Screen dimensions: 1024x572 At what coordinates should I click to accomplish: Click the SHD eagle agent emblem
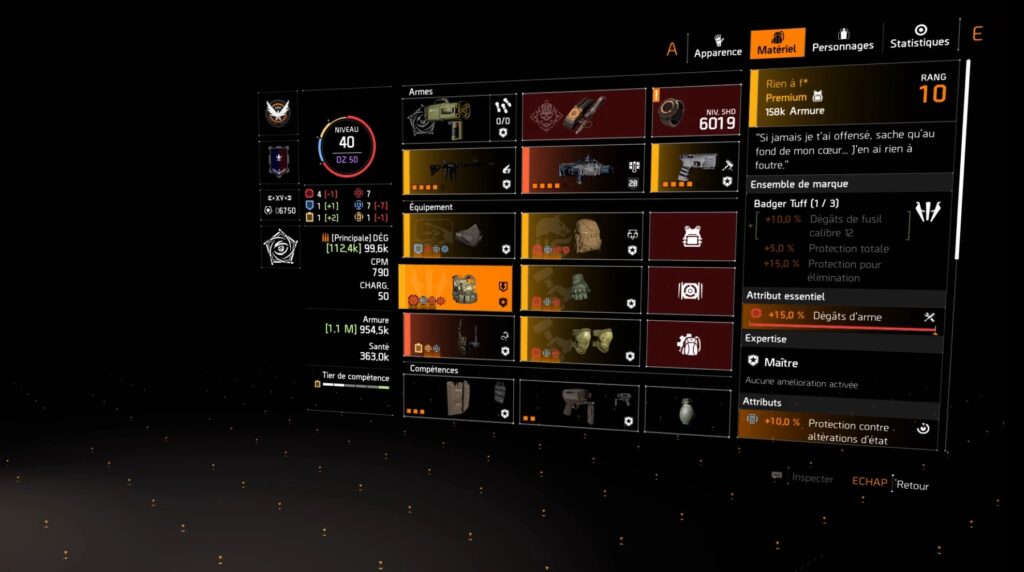click(279, 112)
